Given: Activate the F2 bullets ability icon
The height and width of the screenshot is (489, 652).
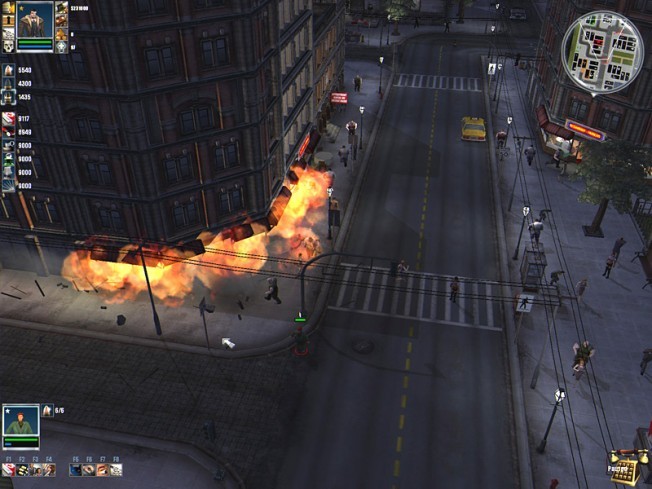Looking at the screenshot, I should [22, 469].
